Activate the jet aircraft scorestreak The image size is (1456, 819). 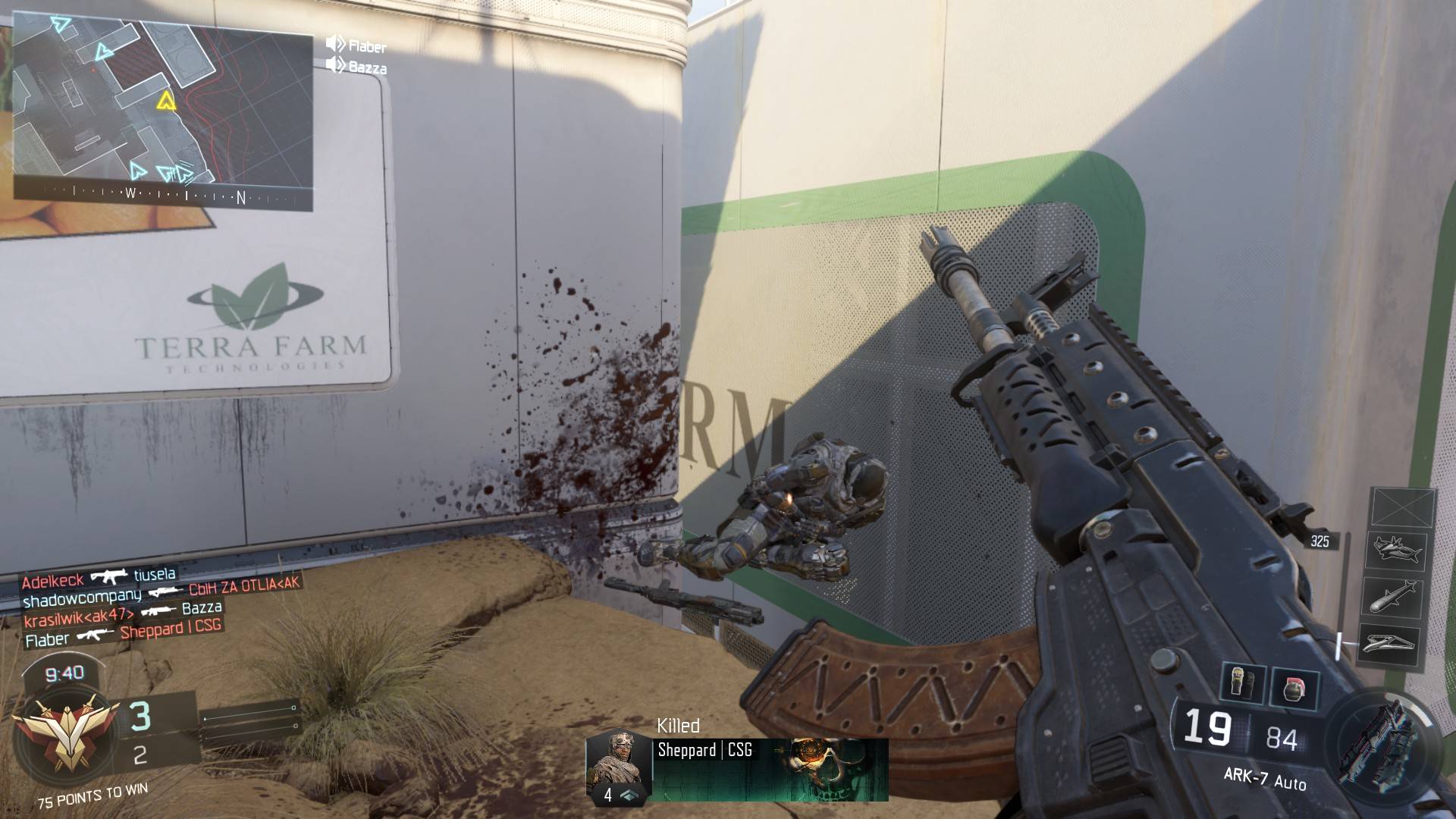click(x=1395, y=550)
